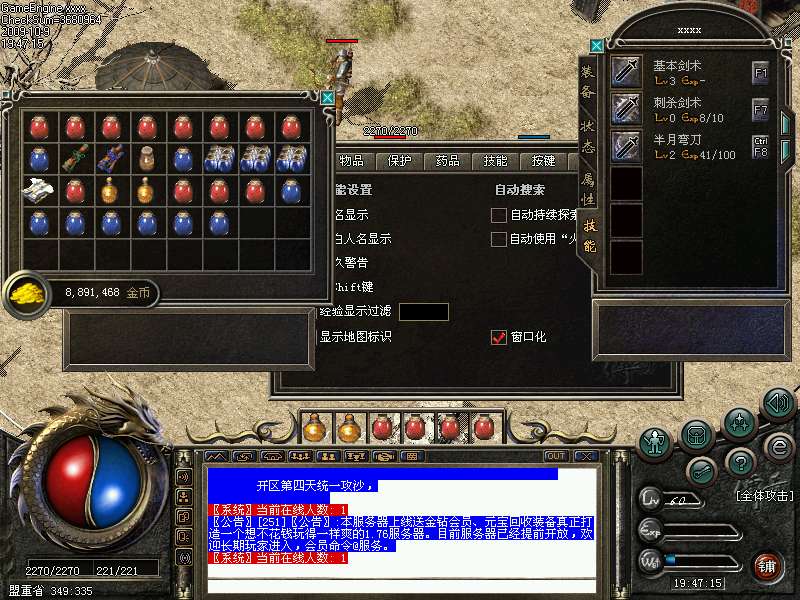Enable the 自动持续探索 checkbox
The image size is (800, 600).
pyautogui.click(x=499, y=215)
